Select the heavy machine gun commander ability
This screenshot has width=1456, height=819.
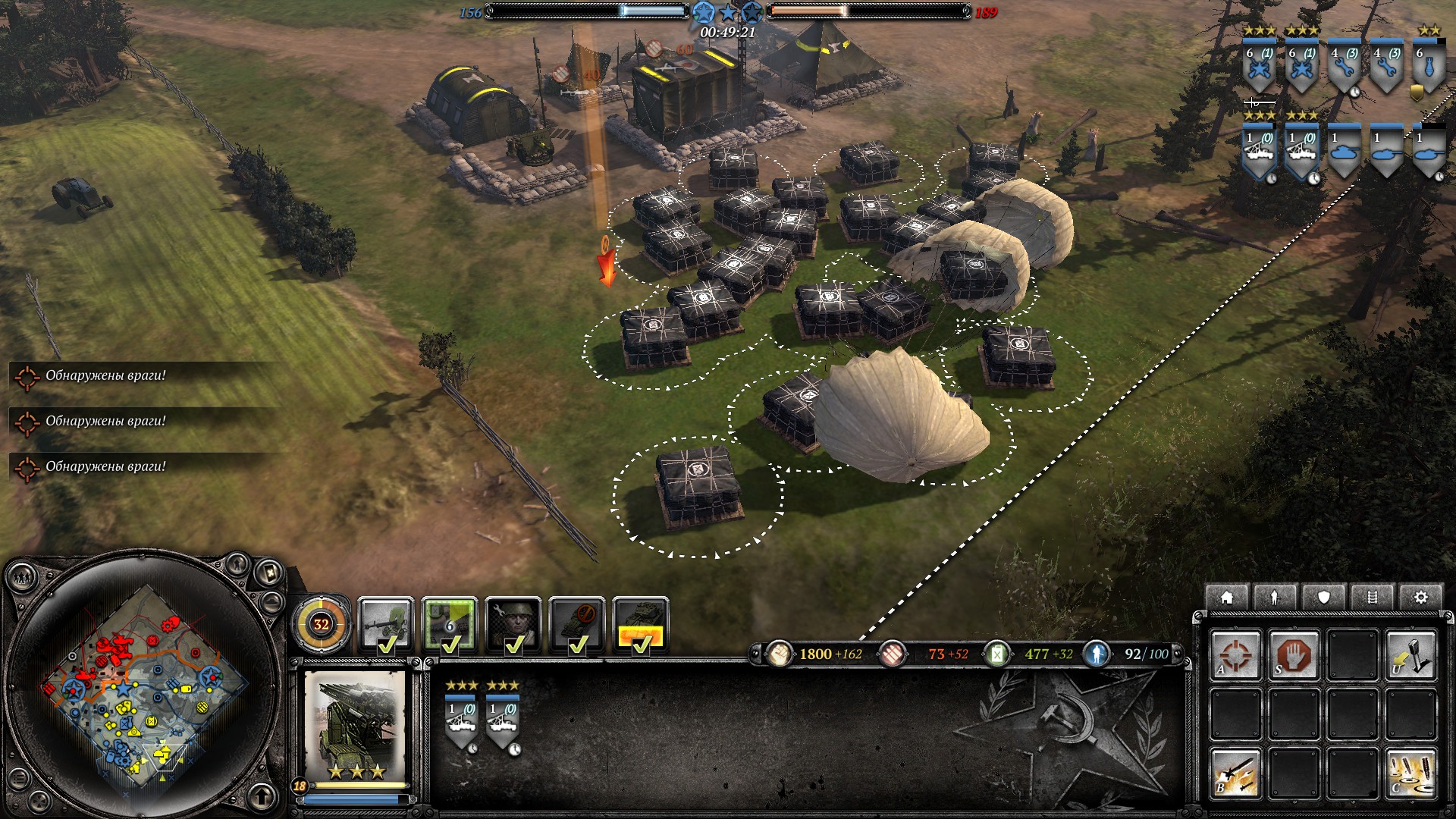point(385,625)
